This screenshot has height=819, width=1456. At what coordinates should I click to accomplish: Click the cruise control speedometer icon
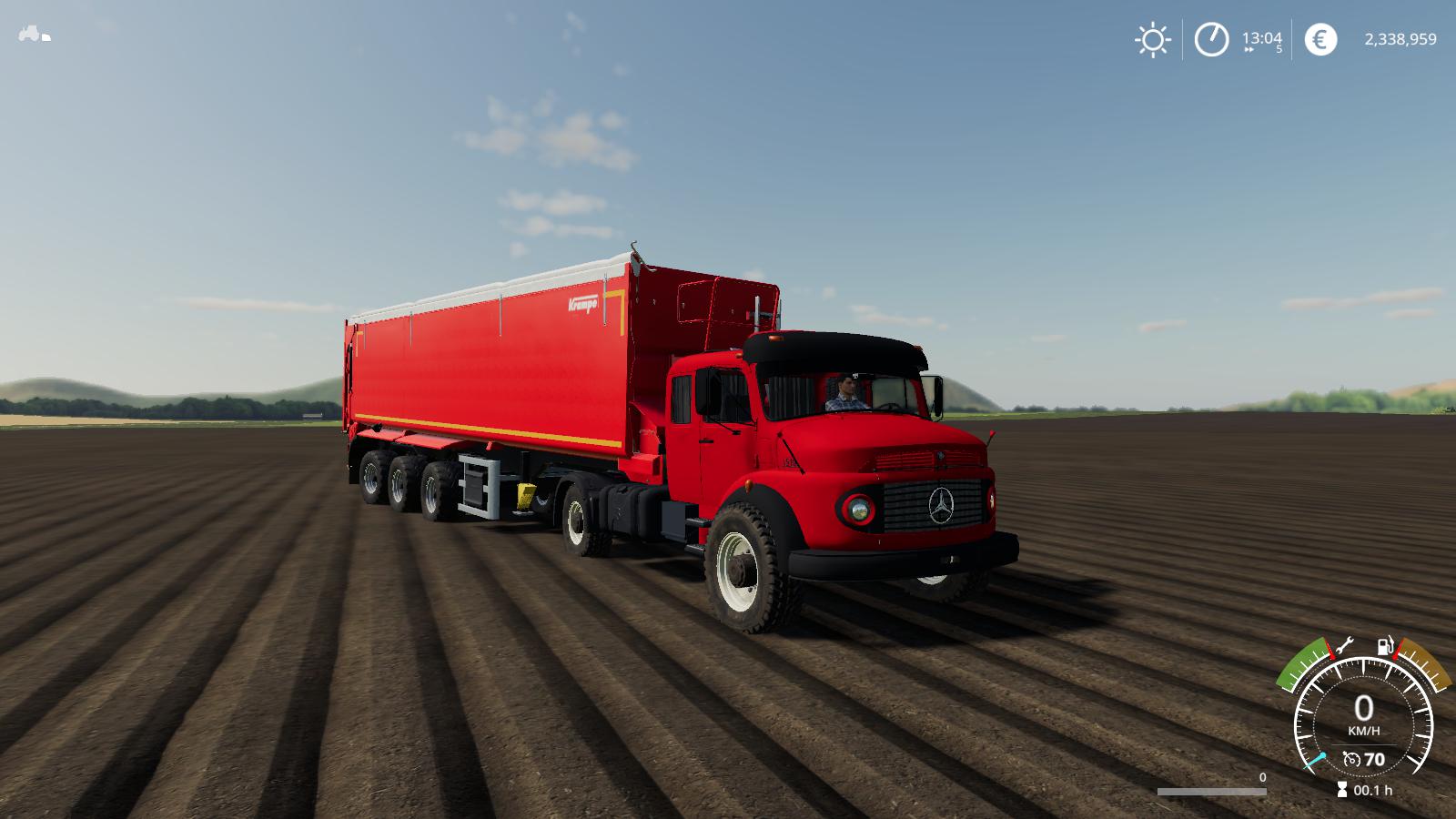[1352, 759]
